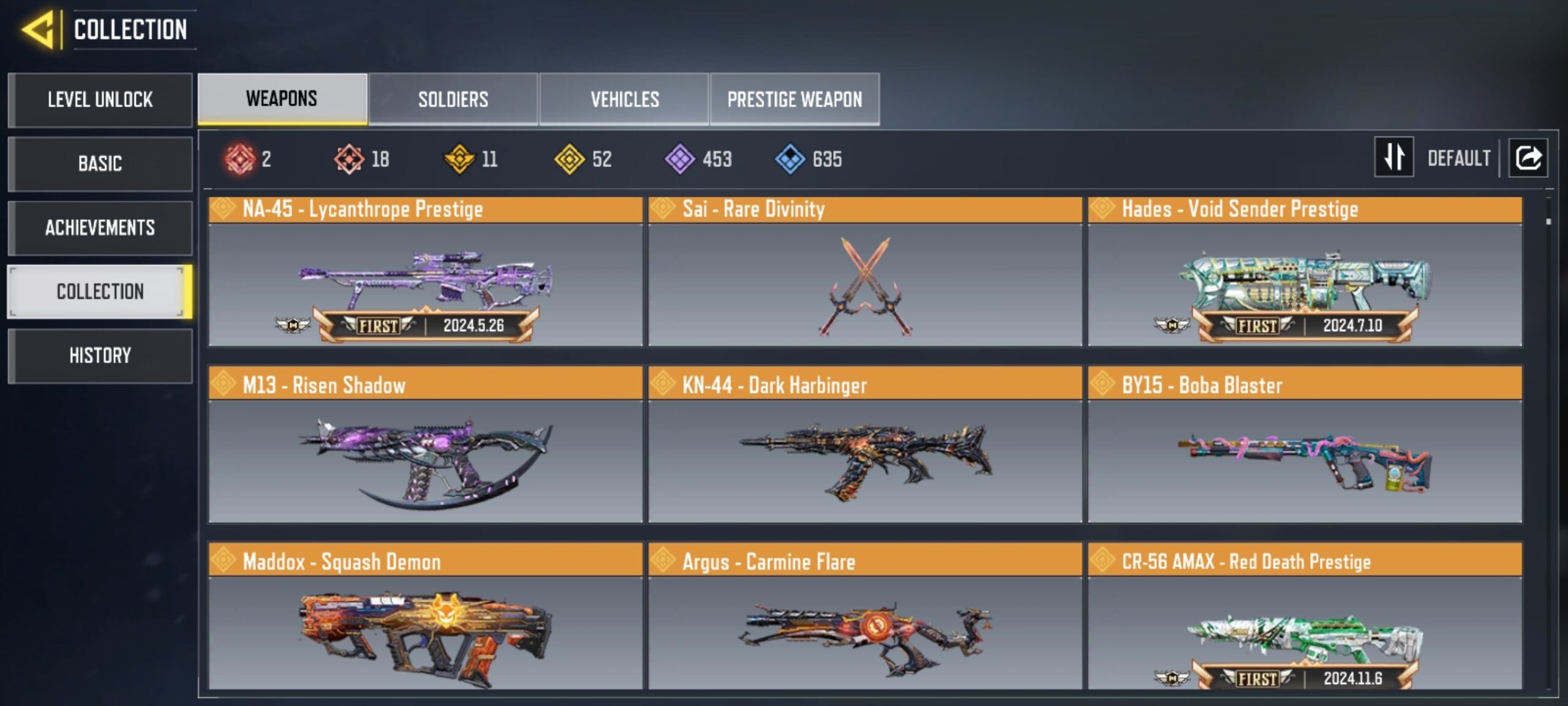Switch to the Soldiers tab

[x=453, y=99]
